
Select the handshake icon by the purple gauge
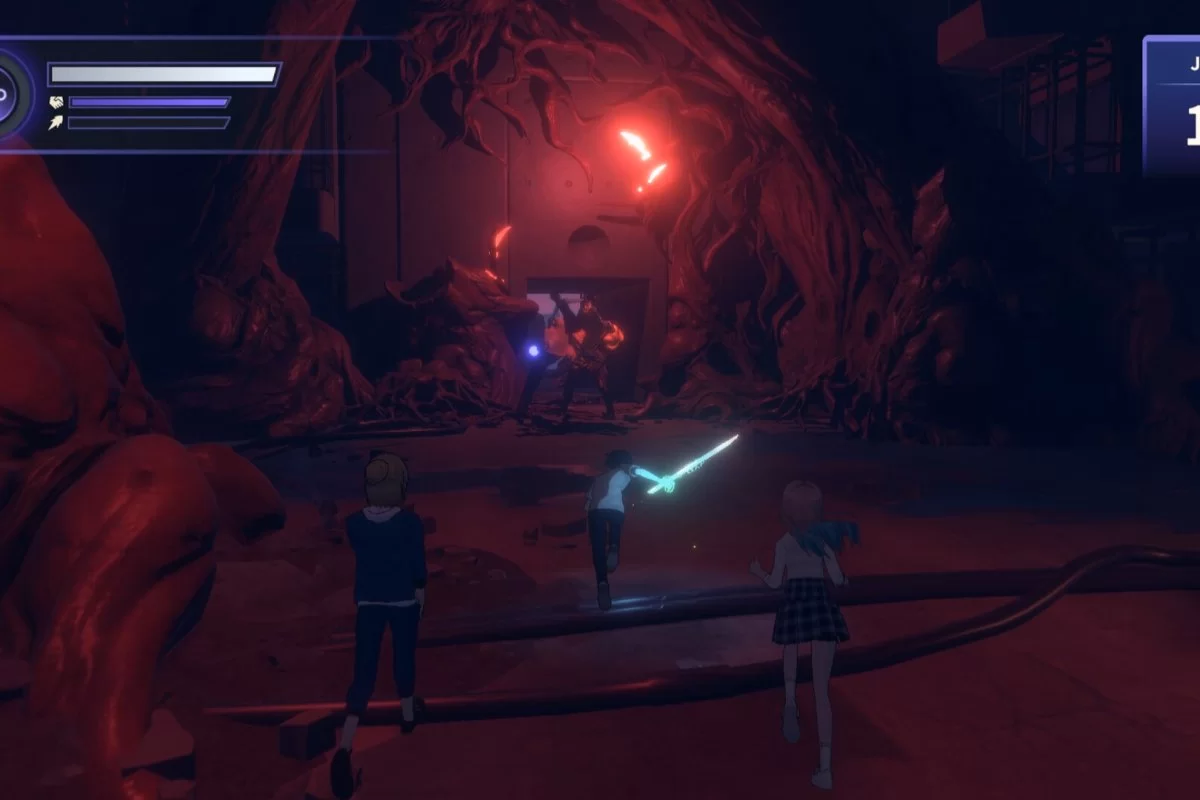click(x=56, y=102)
